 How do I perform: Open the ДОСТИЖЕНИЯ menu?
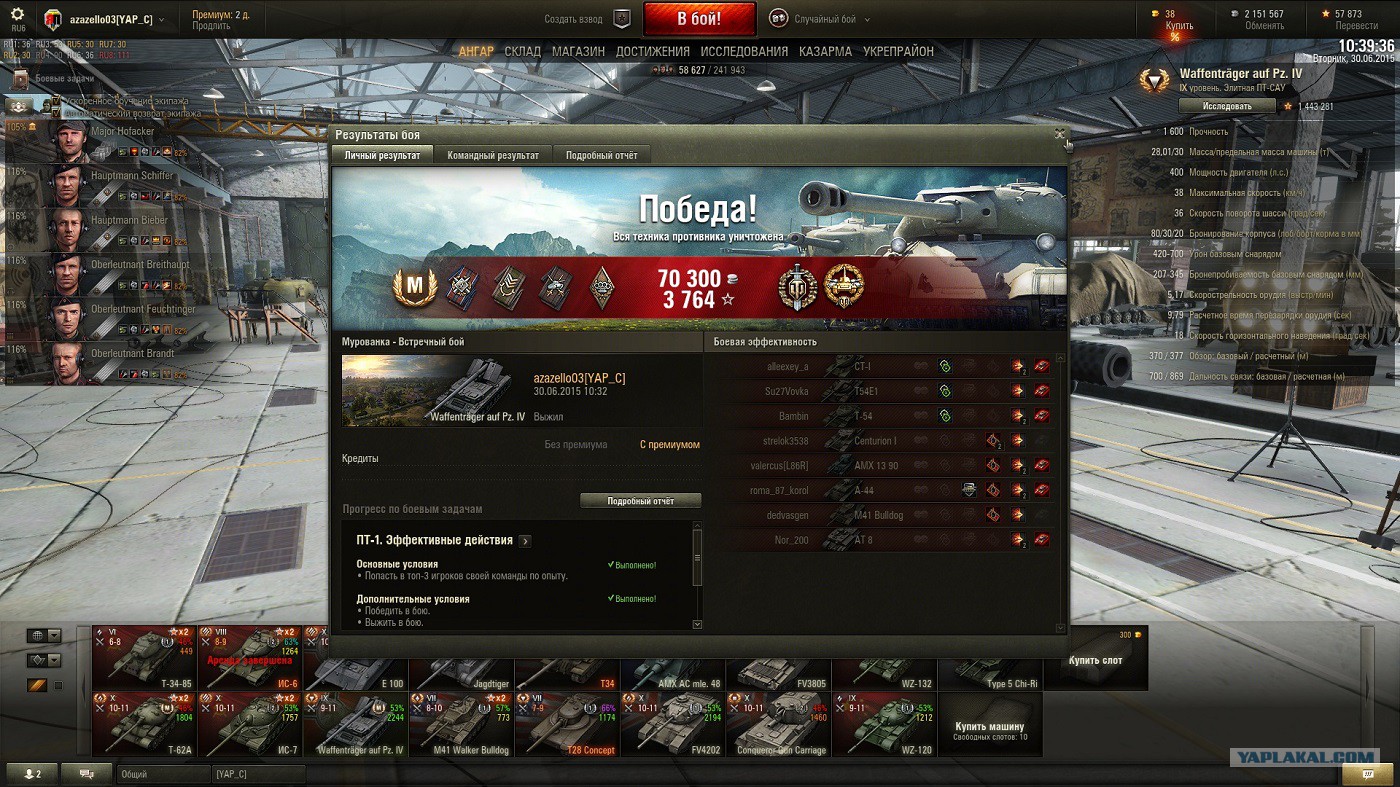[x=652, y=51]
